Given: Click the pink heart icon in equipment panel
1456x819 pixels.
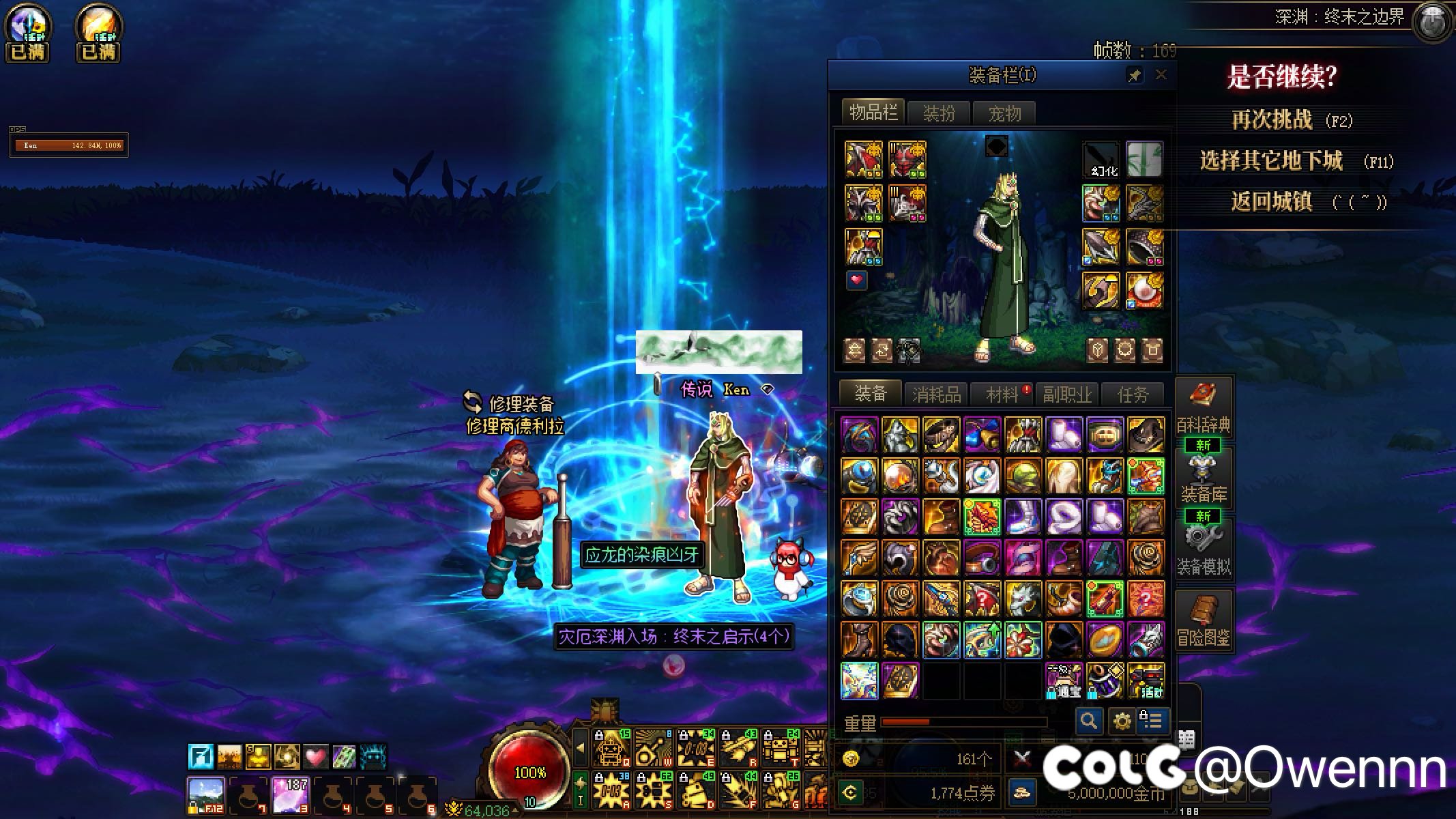Looking at the screenshot, I should click(857, 280).
